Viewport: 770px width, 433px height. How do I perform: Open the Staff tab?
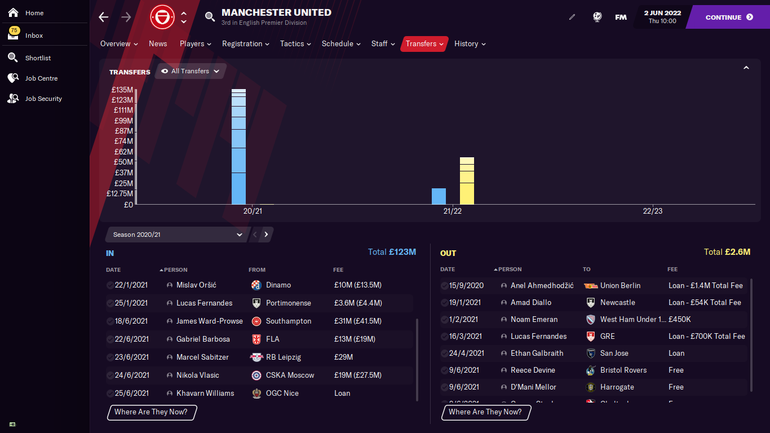pyautogui.click(x=383, y=44)
